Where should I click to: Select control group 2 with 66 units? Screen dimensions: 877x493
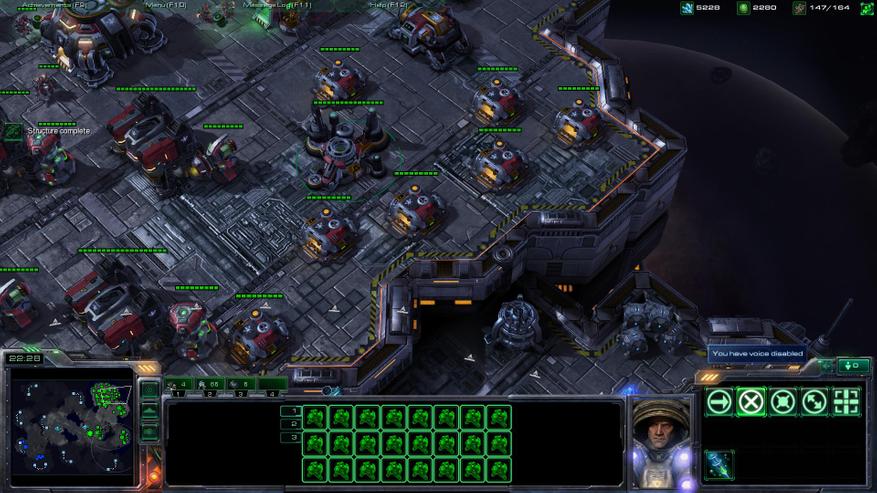click(210, 384)
